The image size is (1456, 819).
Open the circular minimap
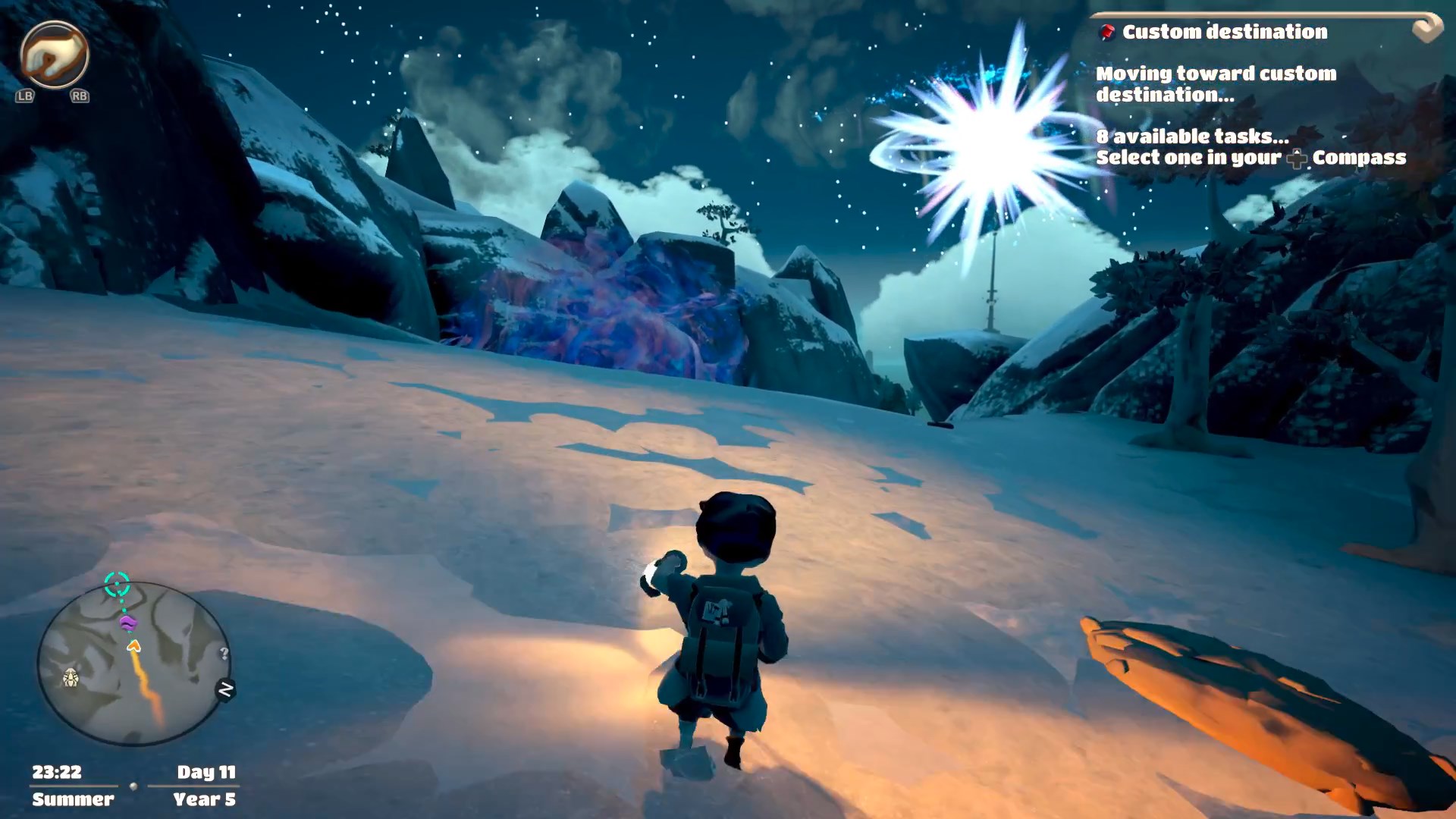(x=134, y=665)
